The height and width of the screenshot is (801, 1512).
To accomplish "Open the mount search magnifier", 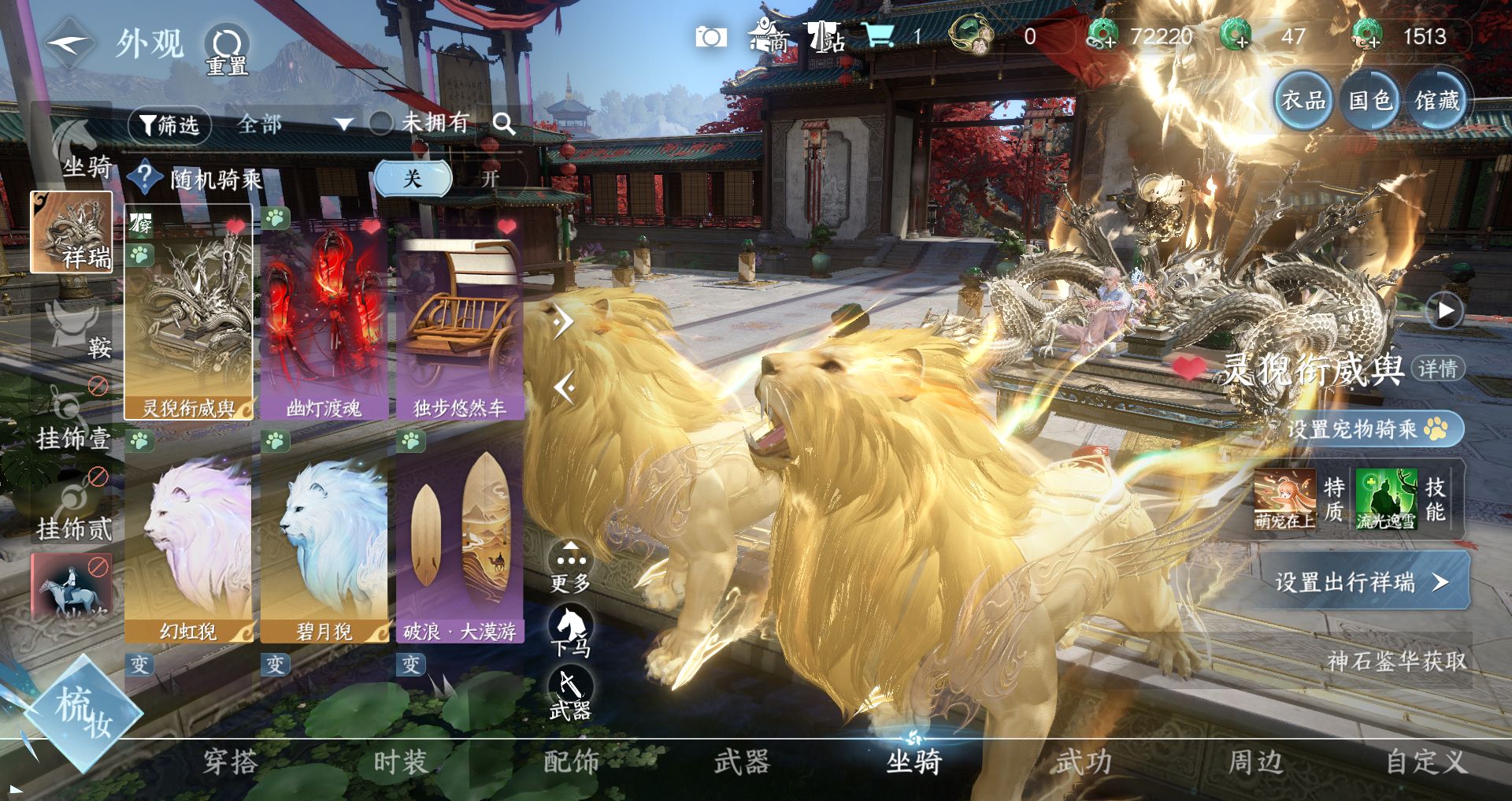I will (x=504, y=124).
